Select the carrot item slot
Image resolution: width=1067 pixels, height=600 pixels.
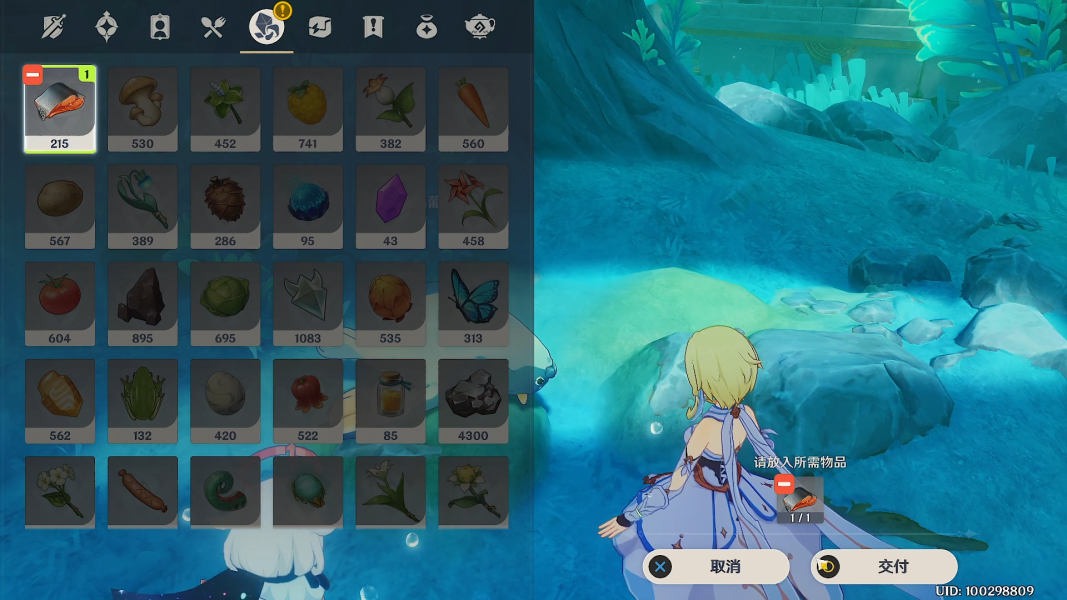point(473,109)
